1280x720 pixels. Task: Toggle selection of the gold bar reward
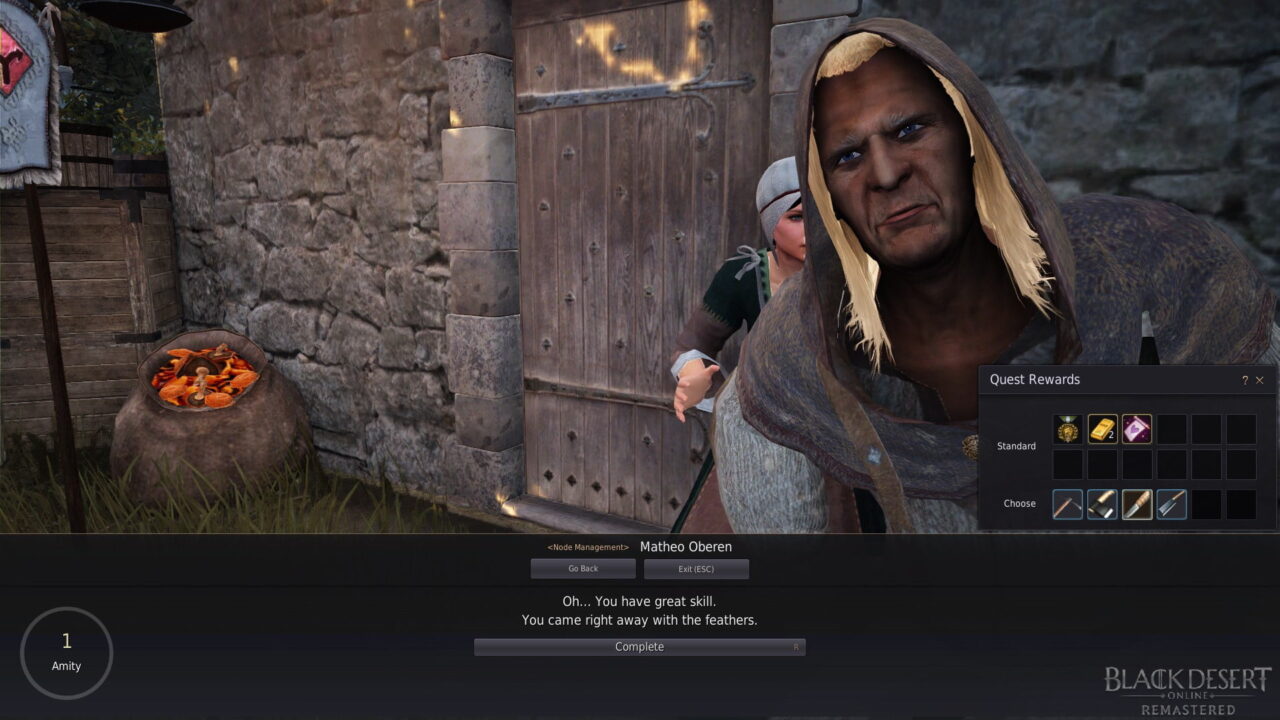point(1102,428)
